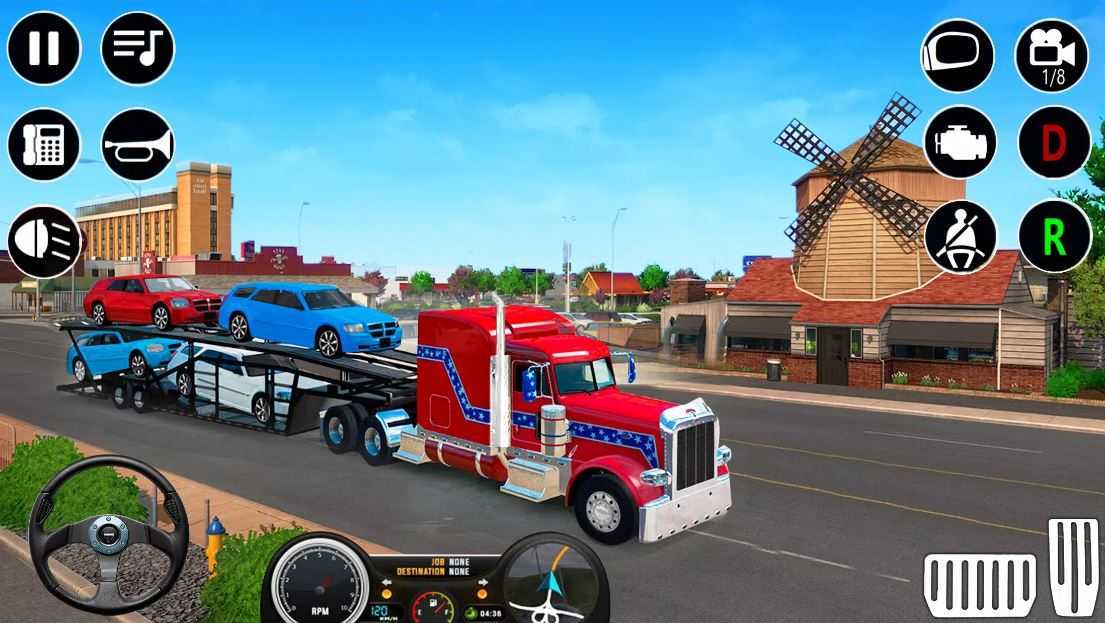
Task: Shift into Reverse gear
Action: tap(1054, 236)
